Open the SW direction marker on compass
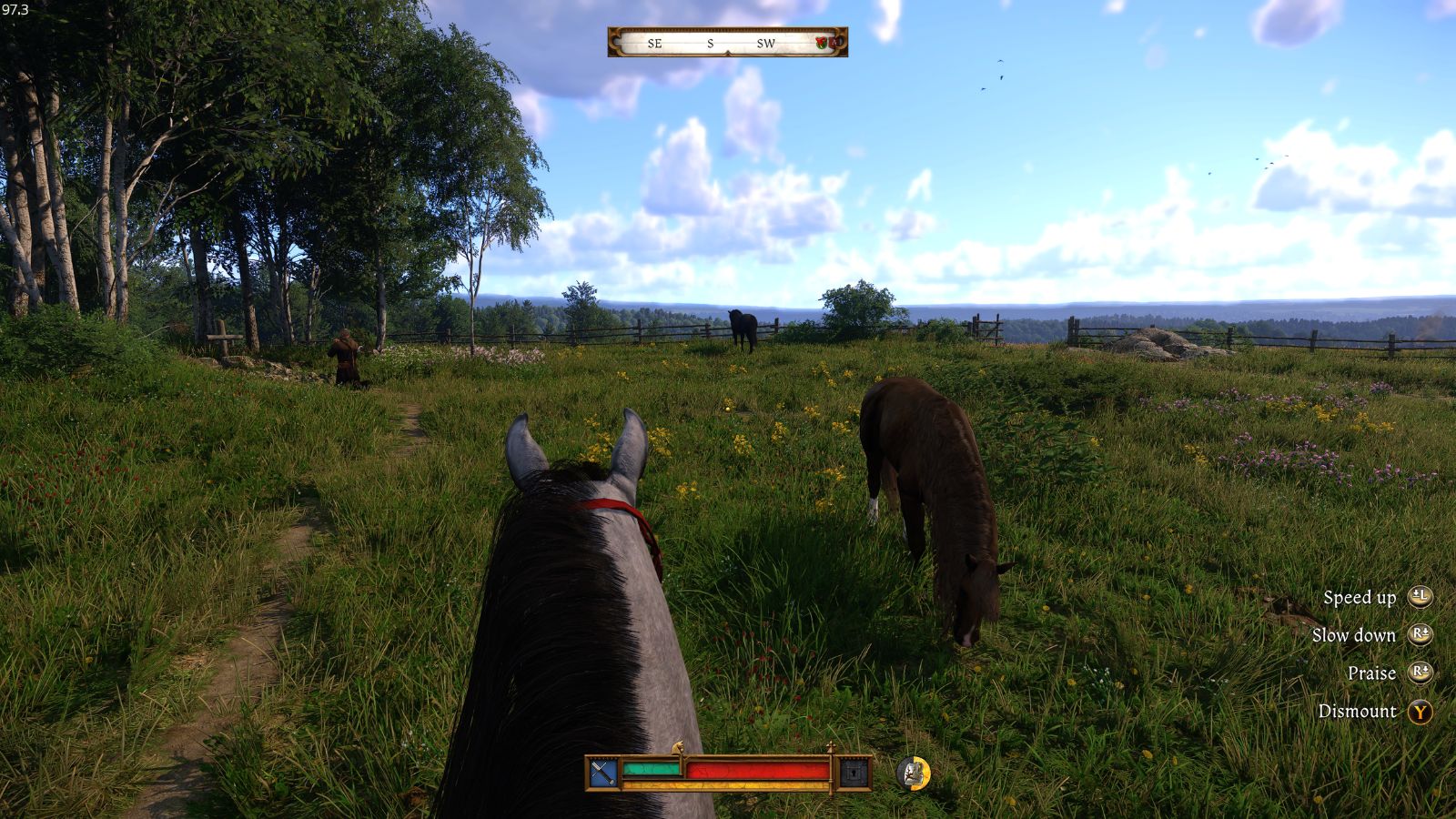1456x819 pixels. 766,44
